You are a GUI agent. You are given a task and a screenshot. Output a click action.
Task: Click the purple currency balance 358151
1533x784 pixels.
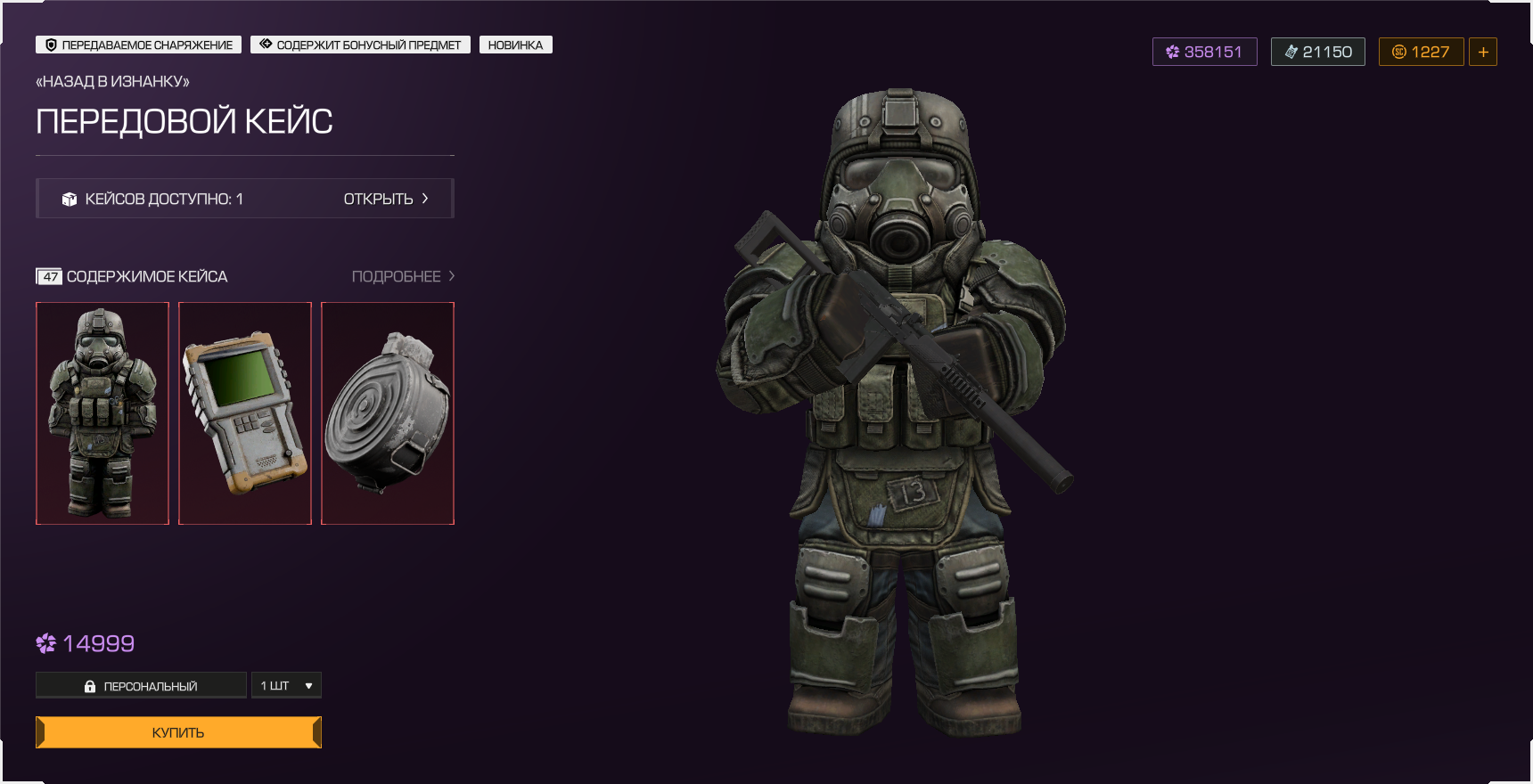click(1204, 52)
